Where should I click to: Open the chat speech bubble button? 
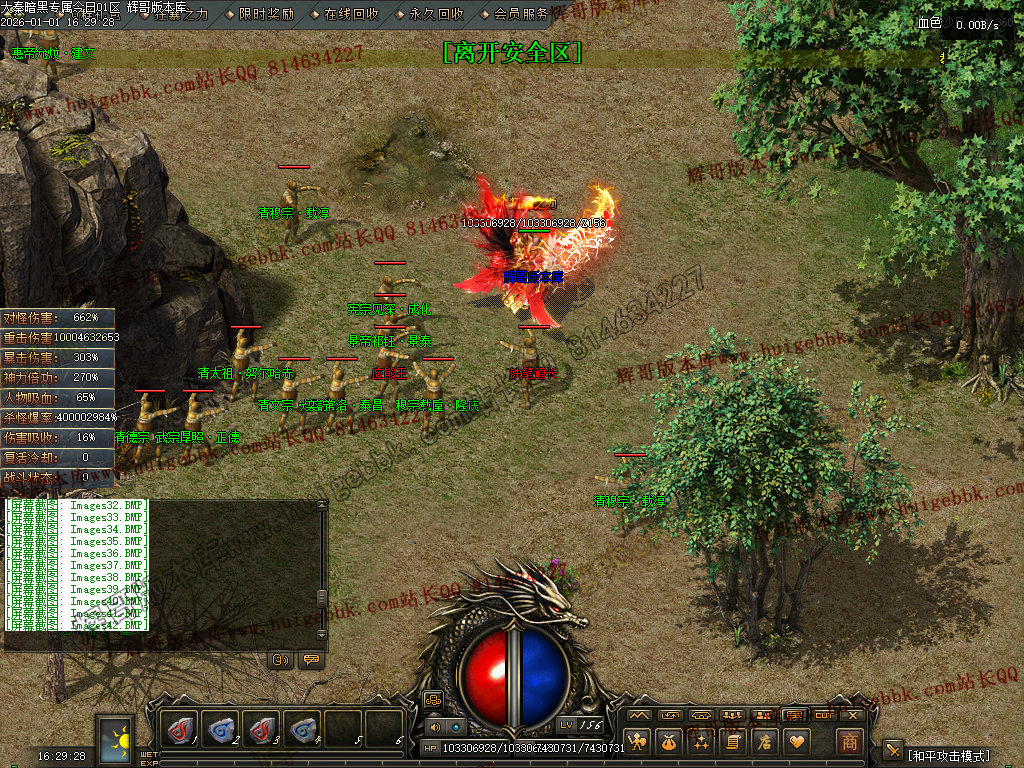click(x=310, y=660)
